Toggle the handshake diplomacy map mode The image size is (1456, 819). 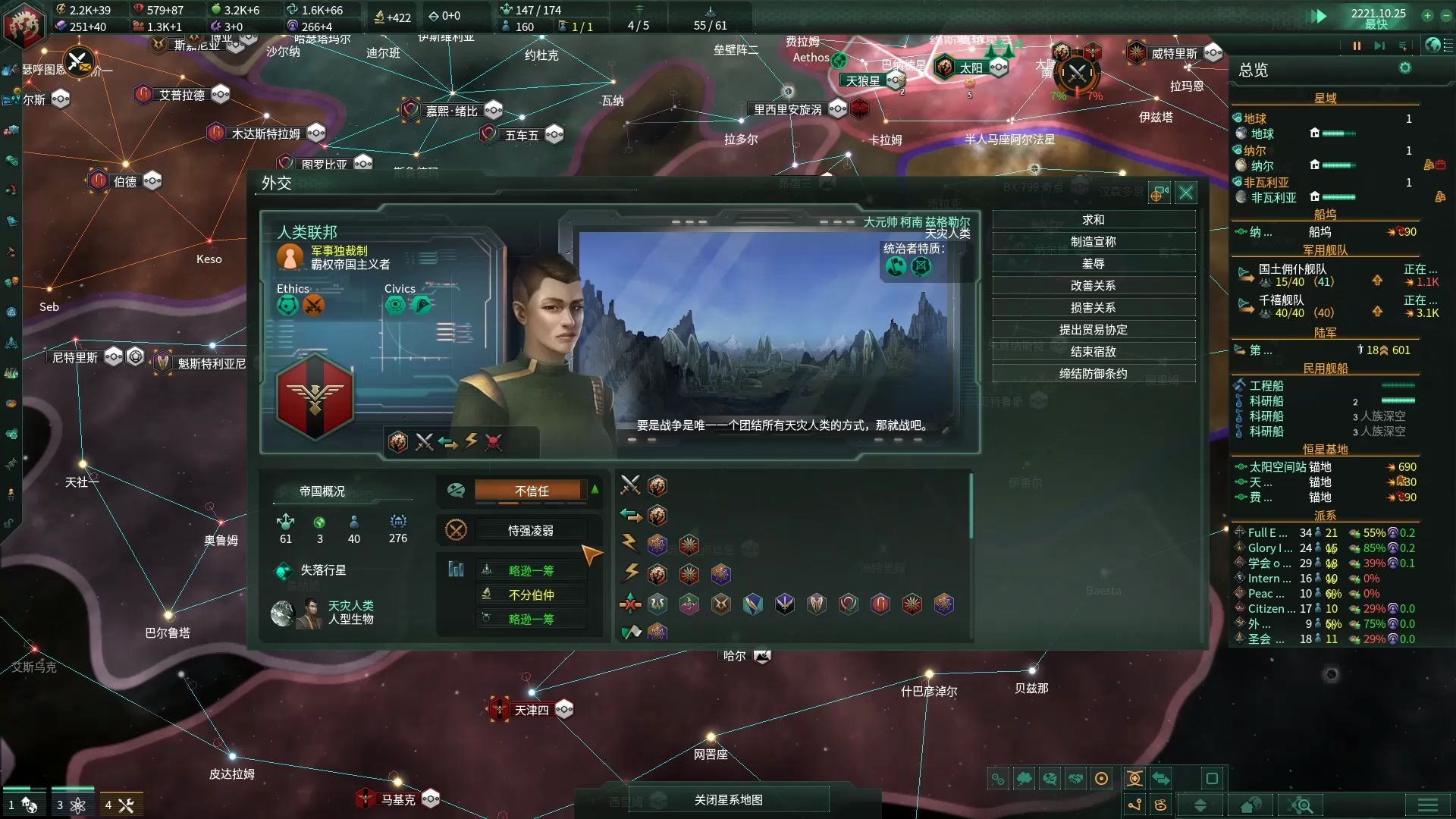coord(1077,779)
